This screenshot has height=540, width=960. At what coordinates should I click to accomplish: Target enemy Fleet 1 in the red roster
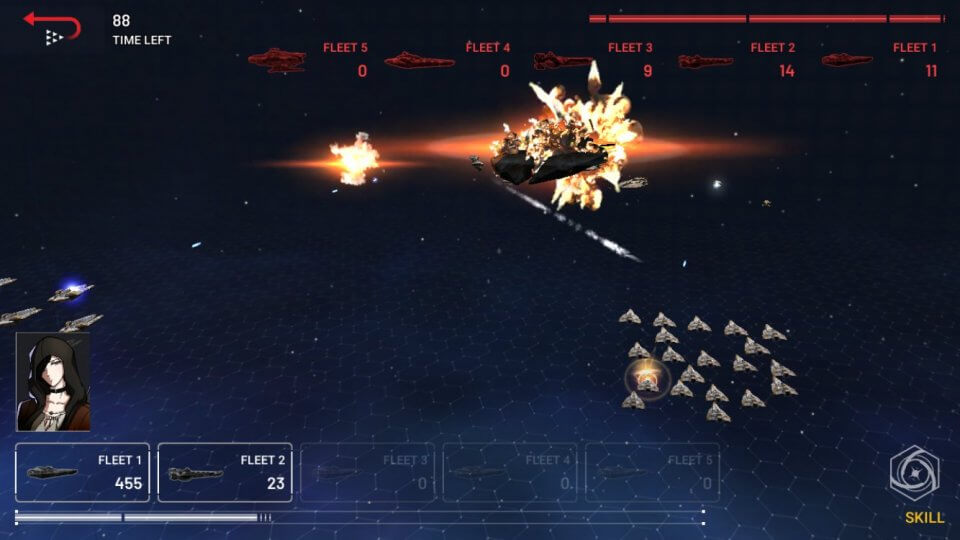point(880,60)
